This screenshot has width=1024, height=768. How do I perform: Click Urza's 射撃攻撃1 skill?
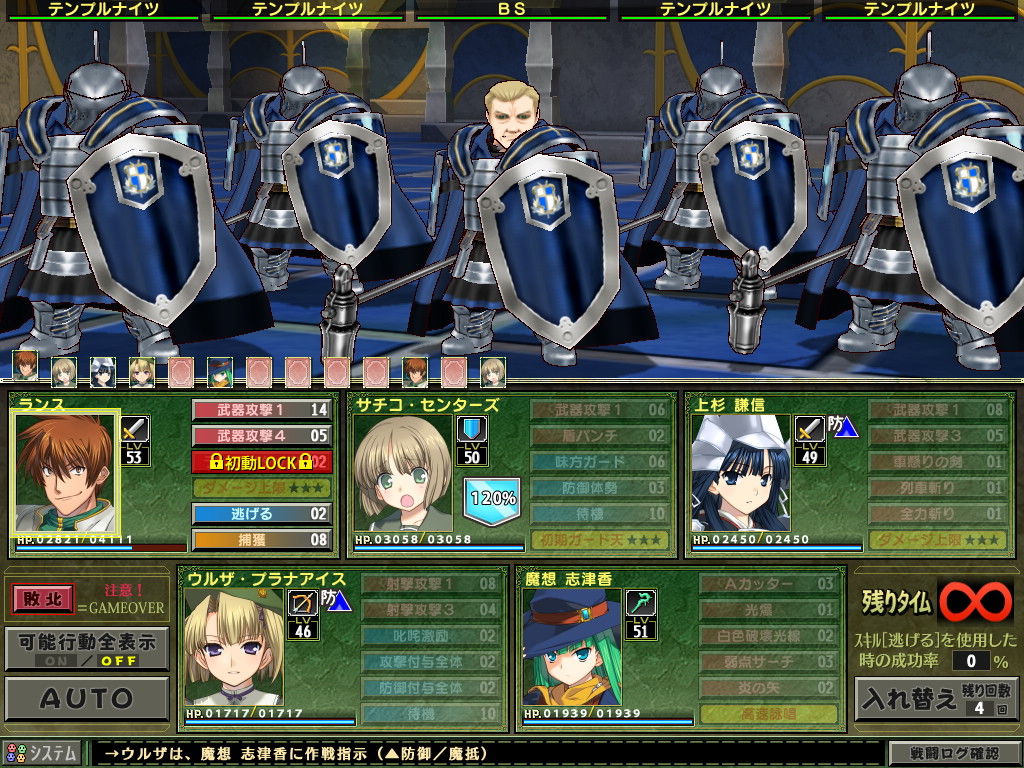pyautogui.click(x=430, y=584)
